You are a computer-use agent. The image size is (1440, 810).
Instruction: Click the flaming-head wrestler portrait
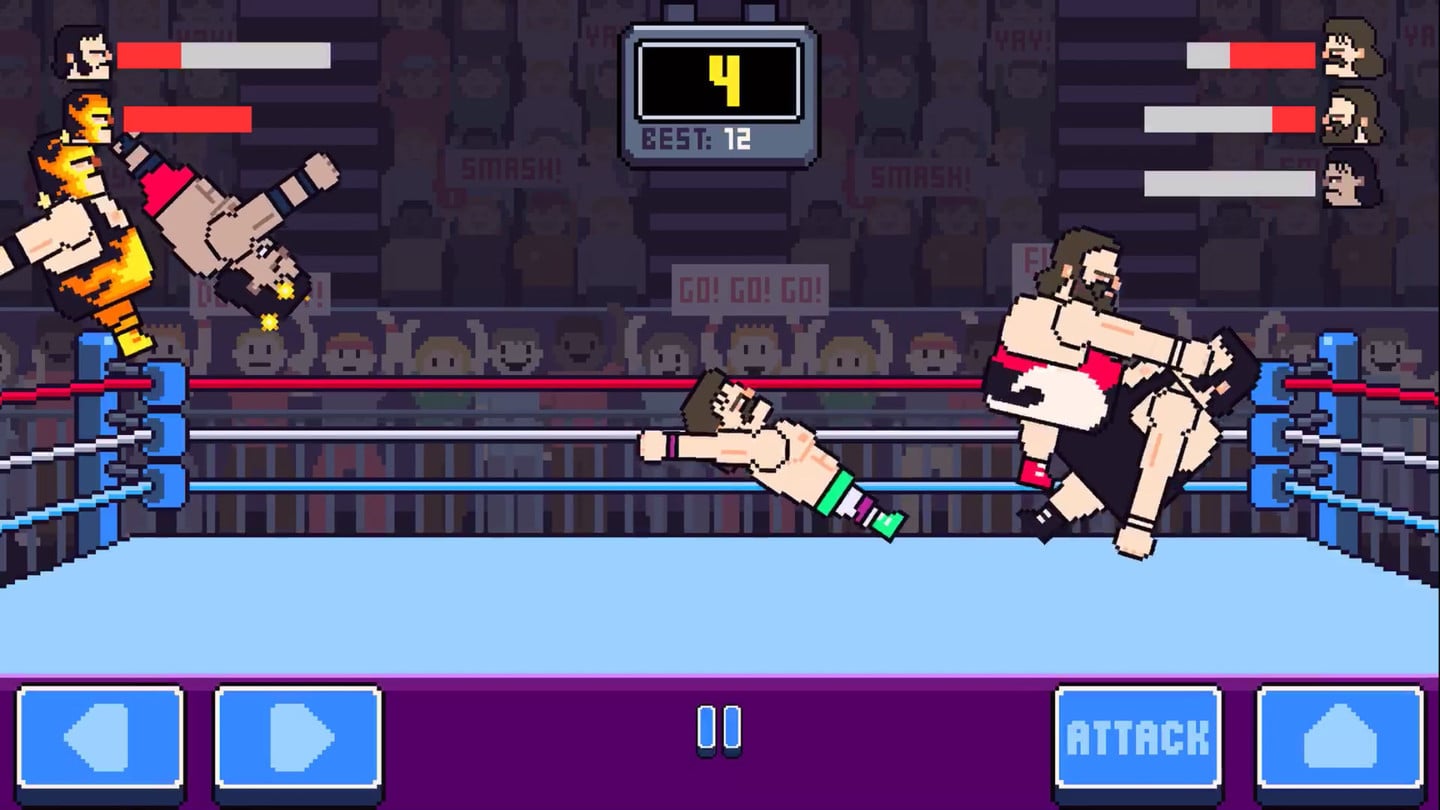click(x=85, y=120)
